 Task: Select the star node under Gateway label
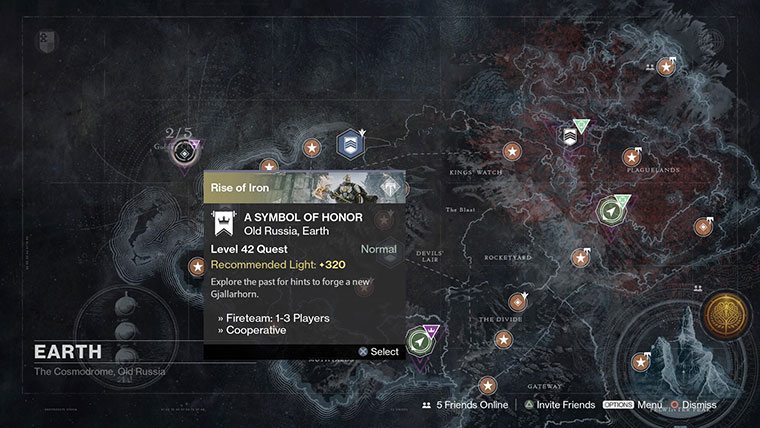click(x=487, y=385)
